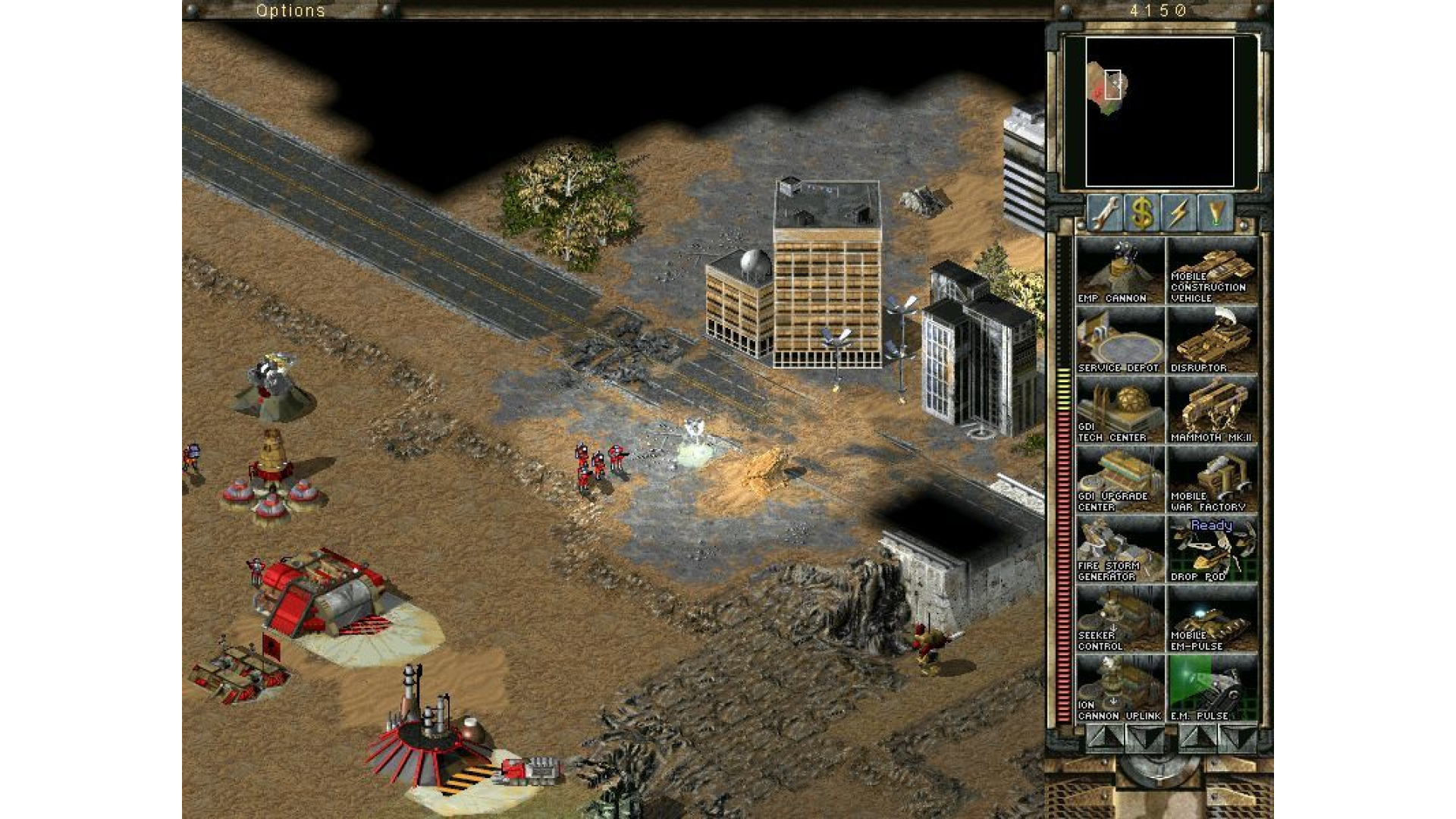Queue a Mammoth MK II walker

click(1212, 408)
